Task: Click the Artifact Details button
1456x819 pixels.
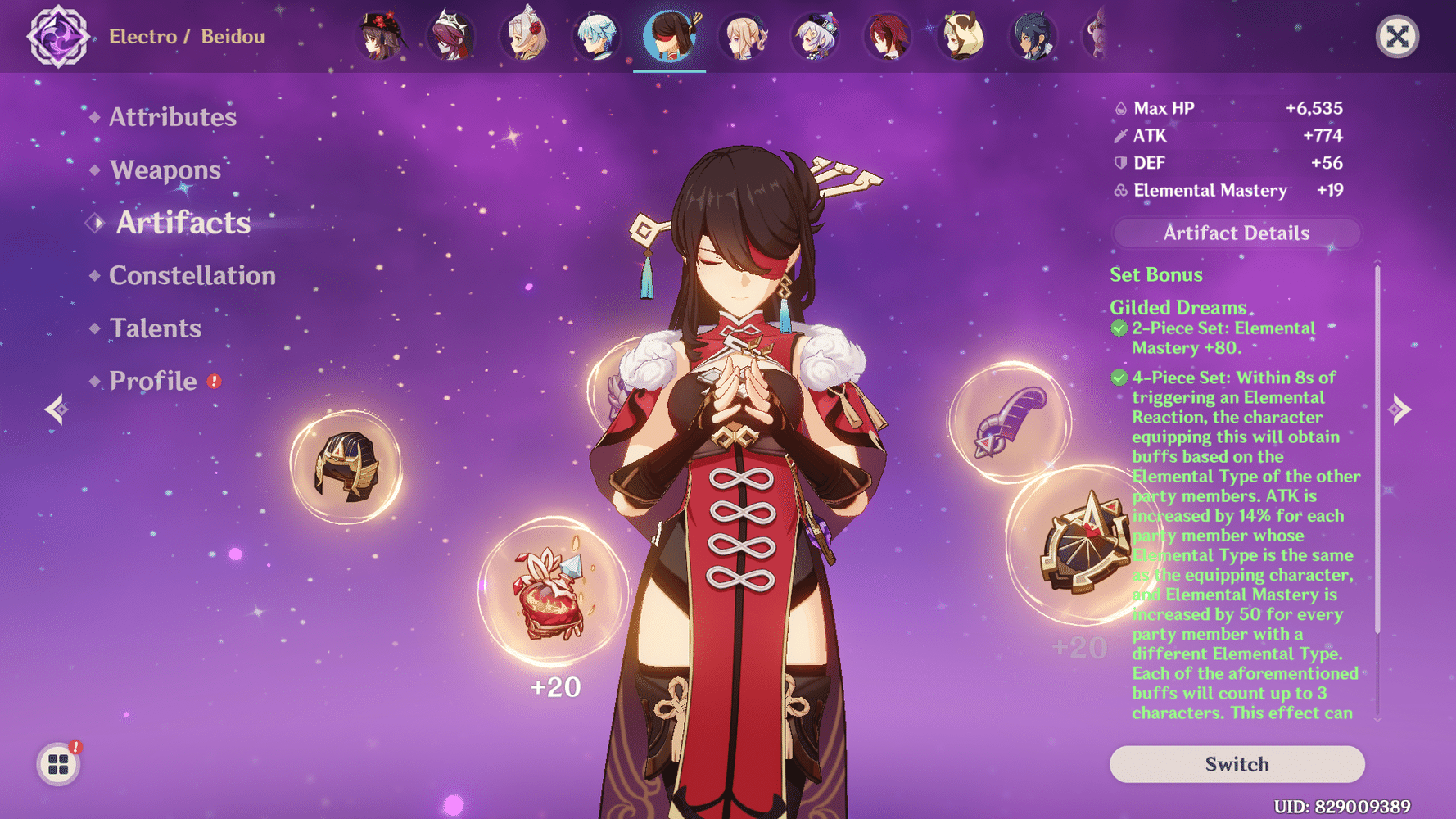Action: (x=1236, y=233)
